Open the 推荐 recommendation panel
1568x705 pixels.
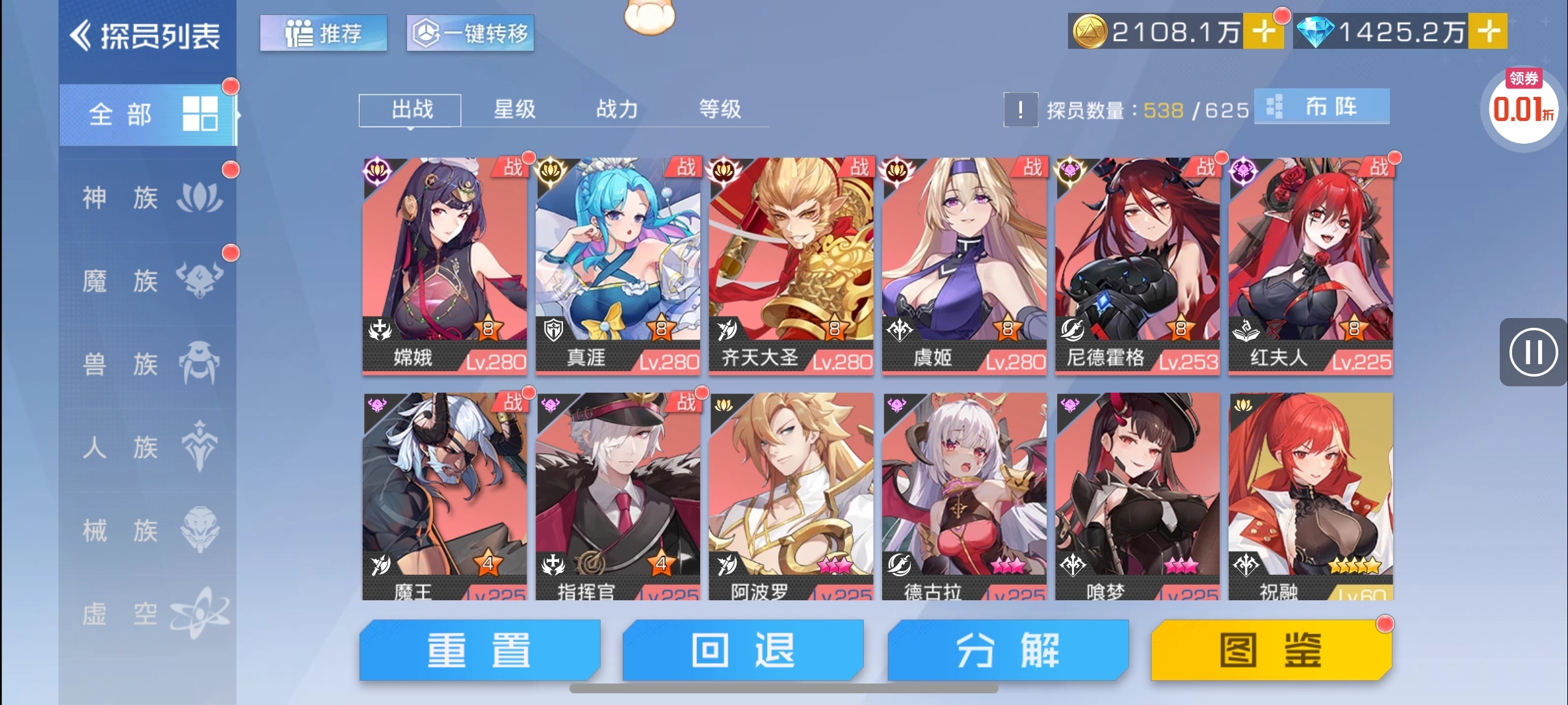[x=323, y=34]
